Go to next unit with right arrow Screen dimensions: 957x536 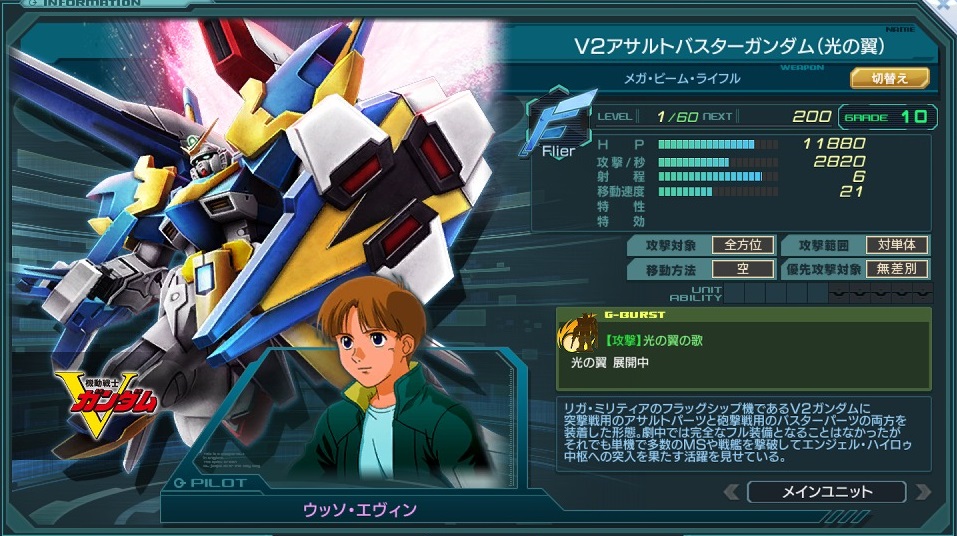click(x=921, y=492)
